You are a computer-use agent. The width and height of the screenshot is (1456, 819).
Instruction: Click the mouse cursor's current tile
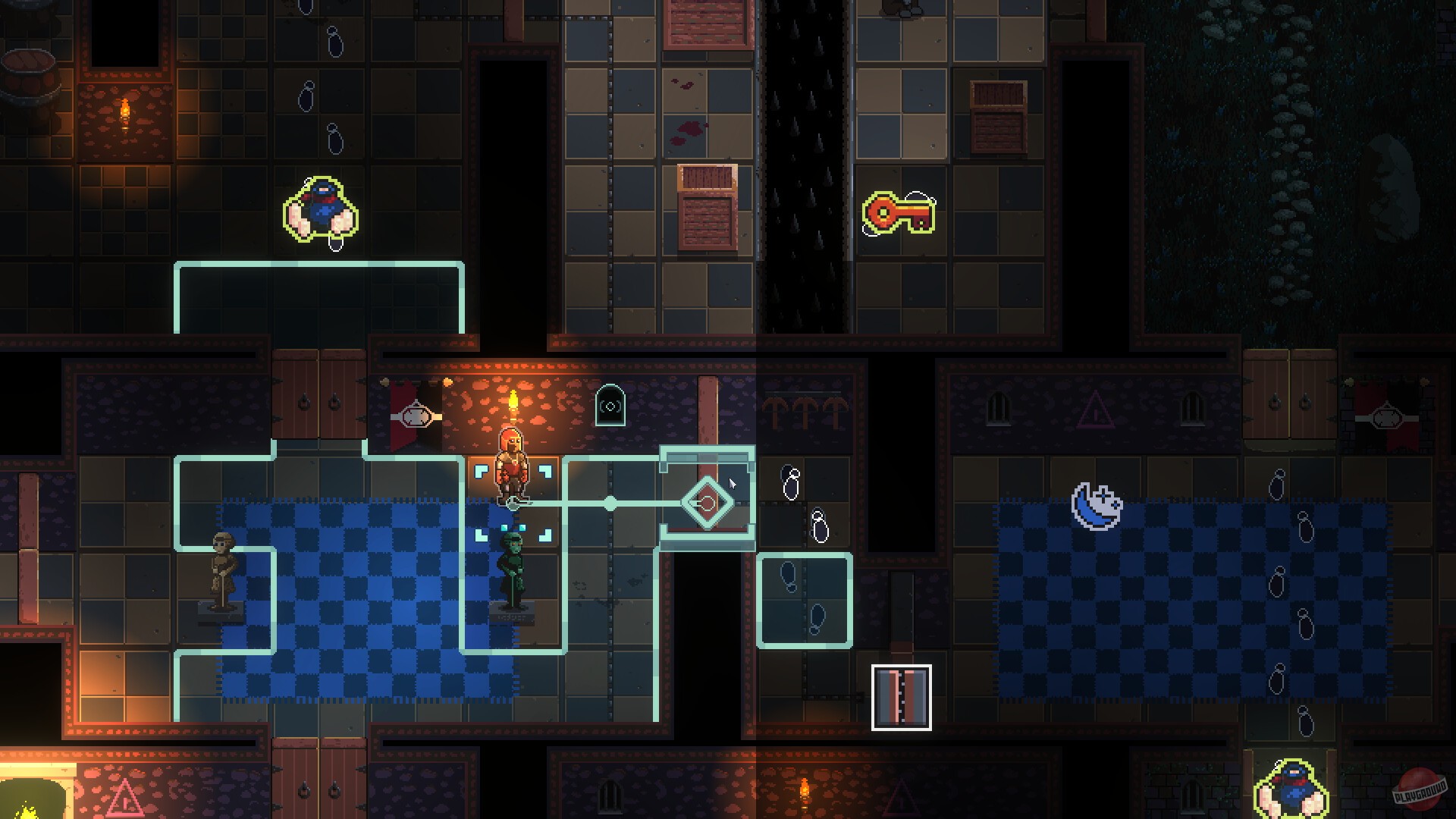(x=732, y=482)
